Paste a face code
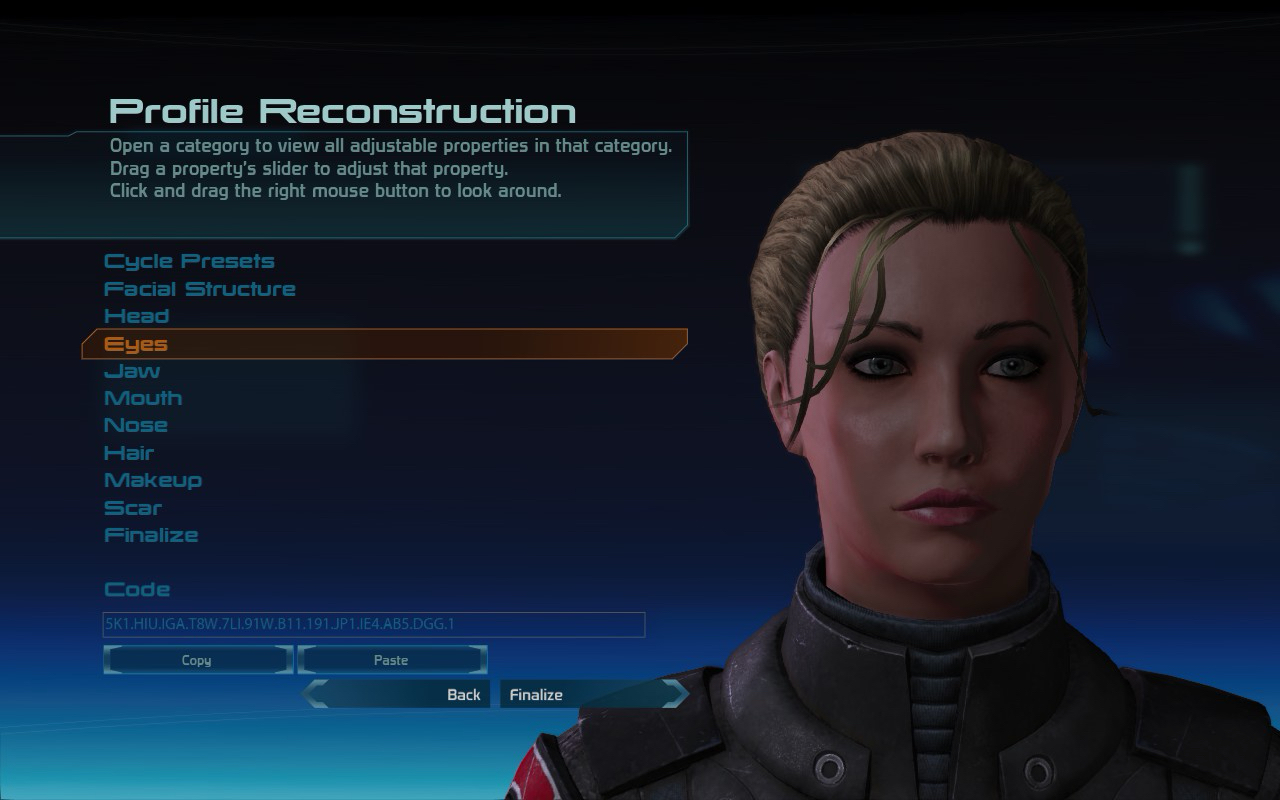 pyautogui.click(x=391, y=660)
